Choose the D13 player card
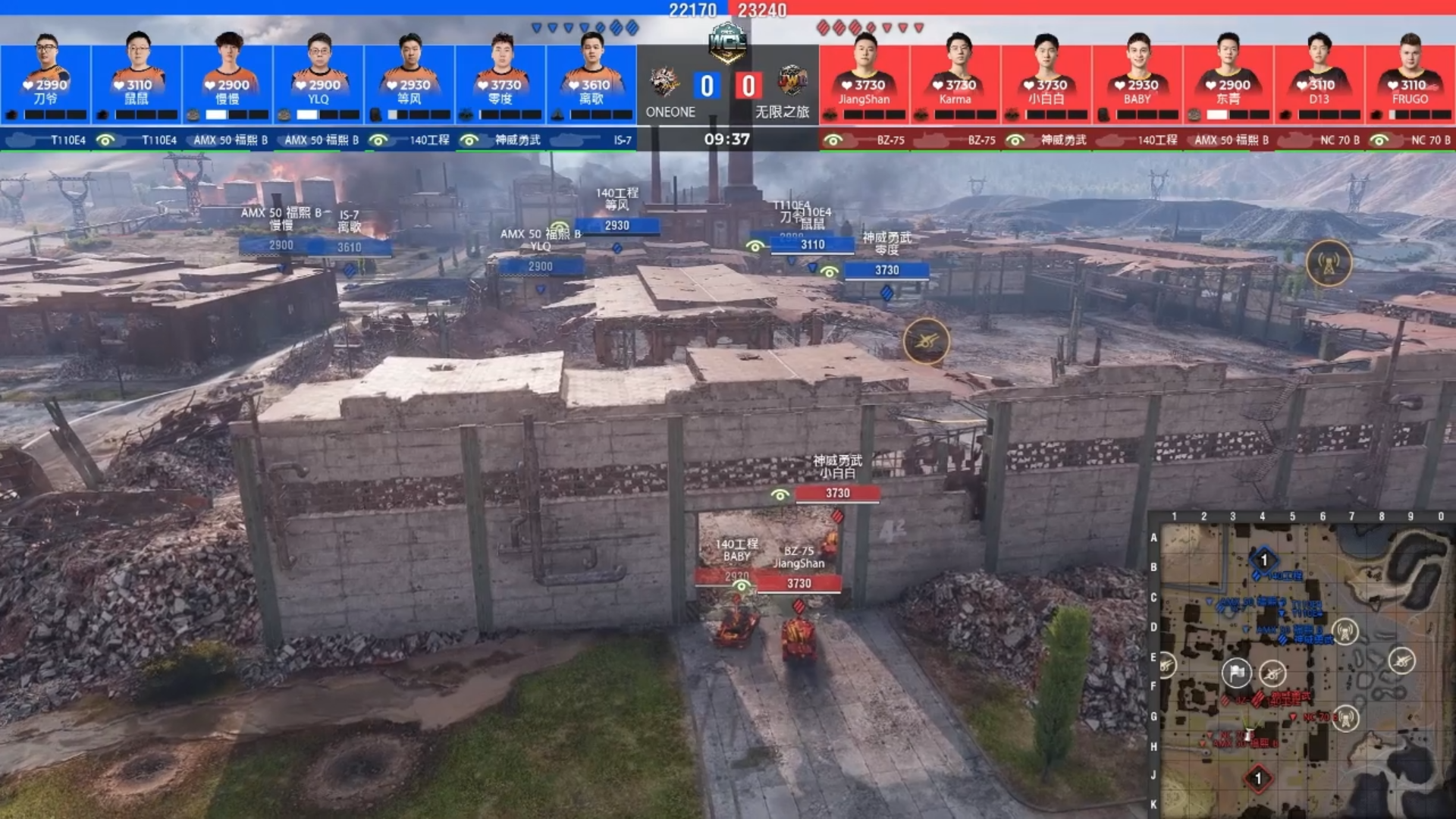This screenshot has width=1456, height=819. click(x=1319, y=77)
